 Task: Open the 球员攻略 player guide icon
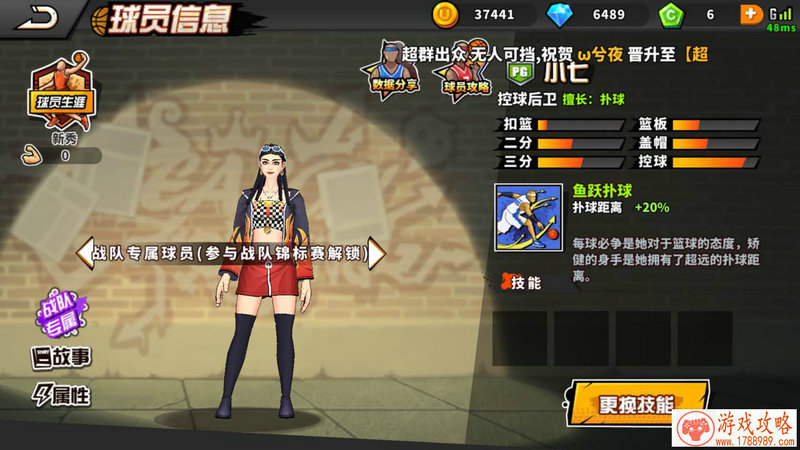pos(467,72)
